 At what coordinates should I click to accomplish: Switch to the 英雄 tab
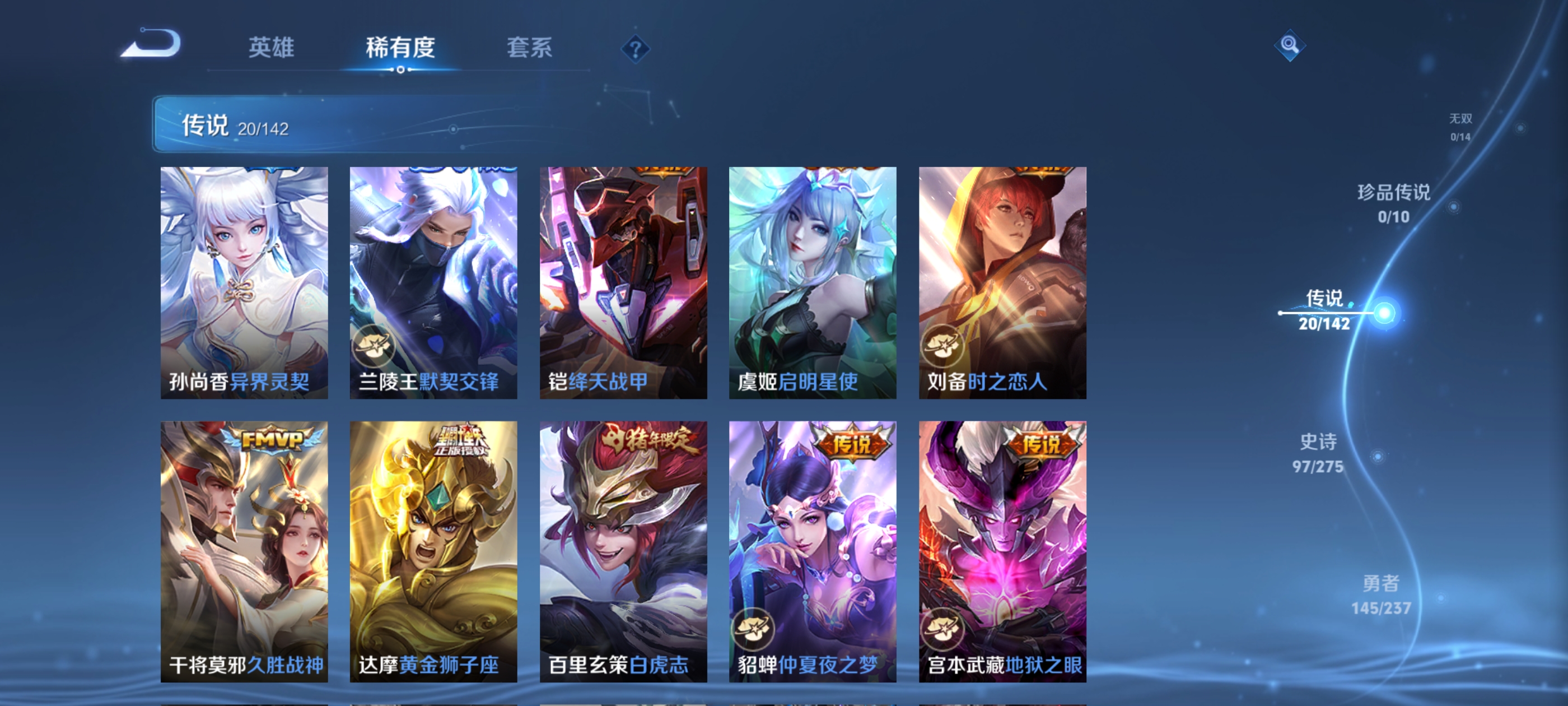coord(271,49)
